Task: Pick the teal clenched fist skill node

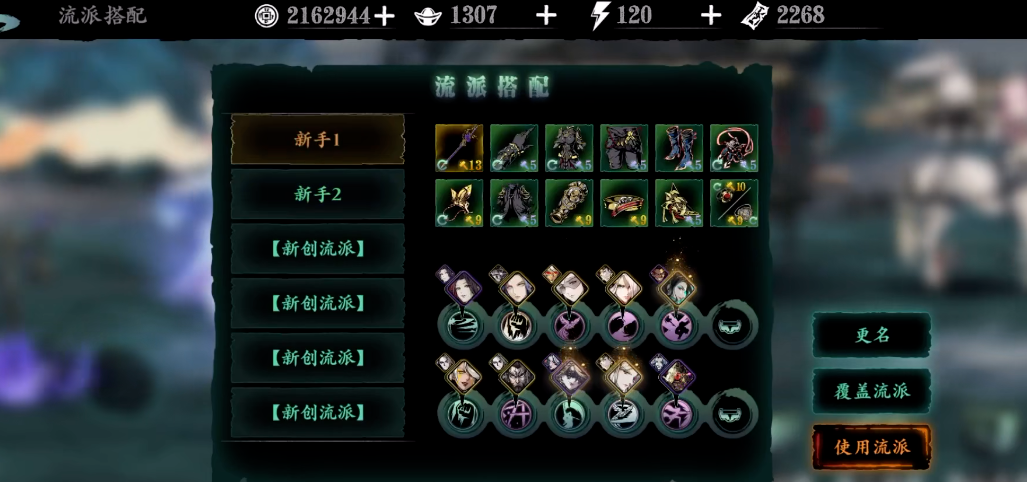Action: point(460,413)
